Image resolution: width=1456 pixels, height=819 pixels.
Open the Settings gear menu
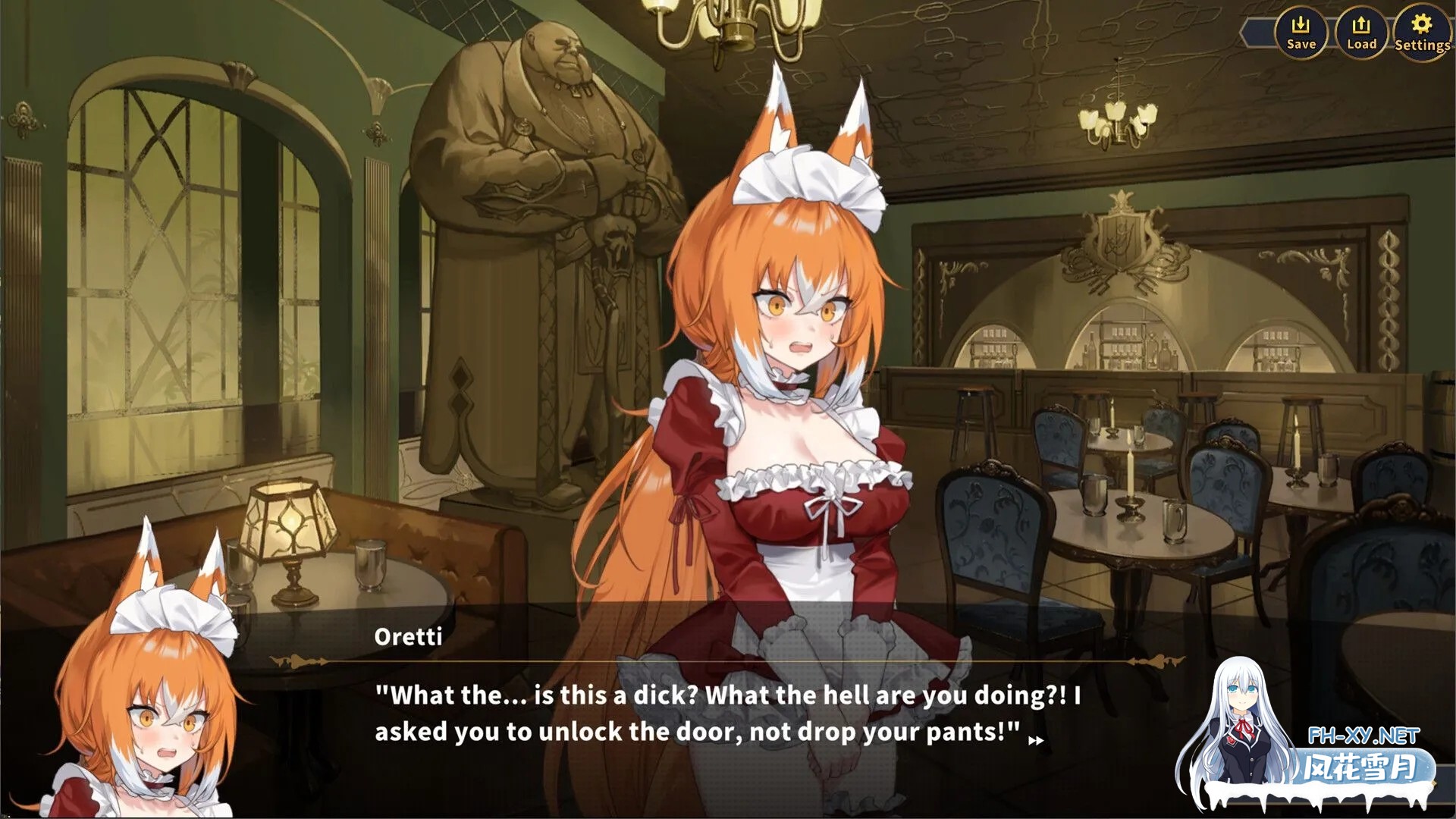[1422, 33]
